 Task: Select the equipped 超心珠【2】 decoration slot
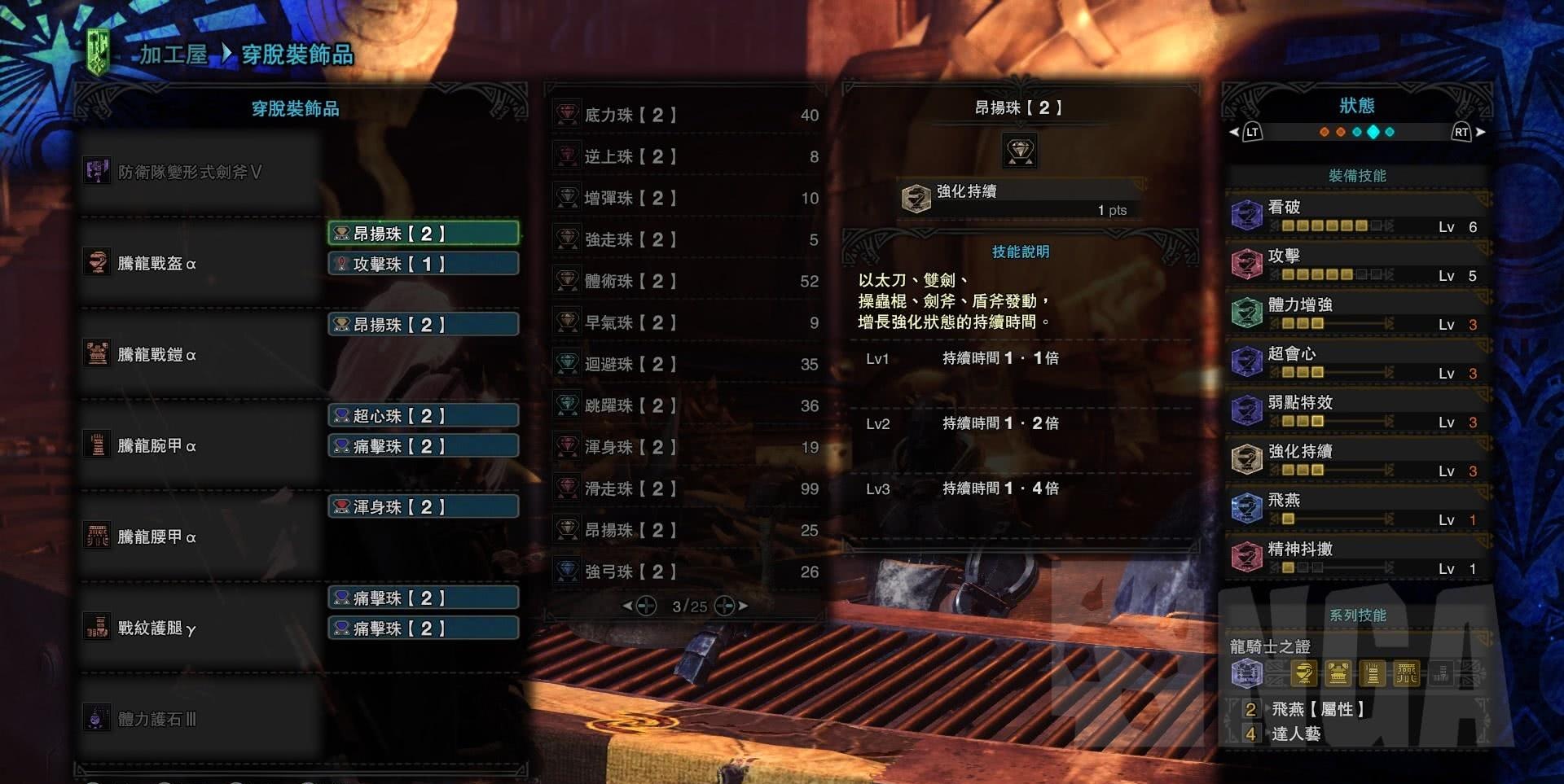pyautogui.click(x=423, y=415)
